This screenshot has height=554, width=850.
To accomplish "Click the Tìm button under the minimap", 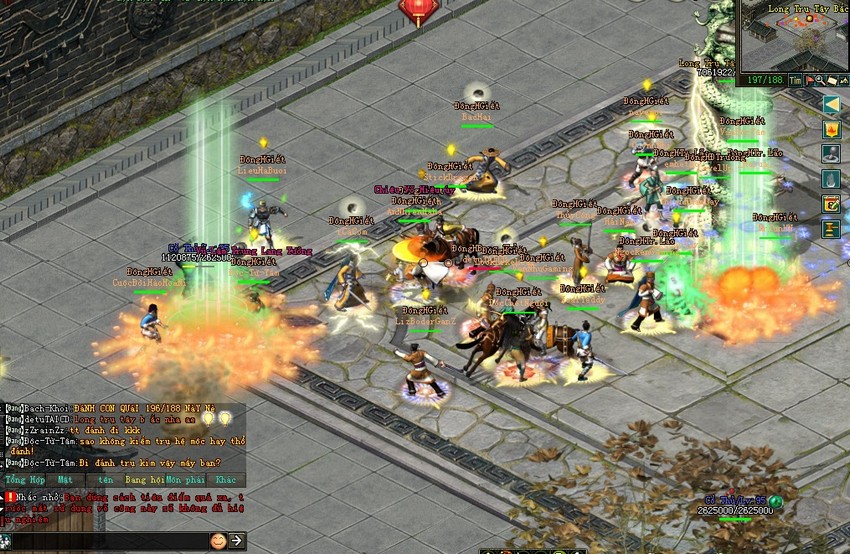I will [795, 79].
